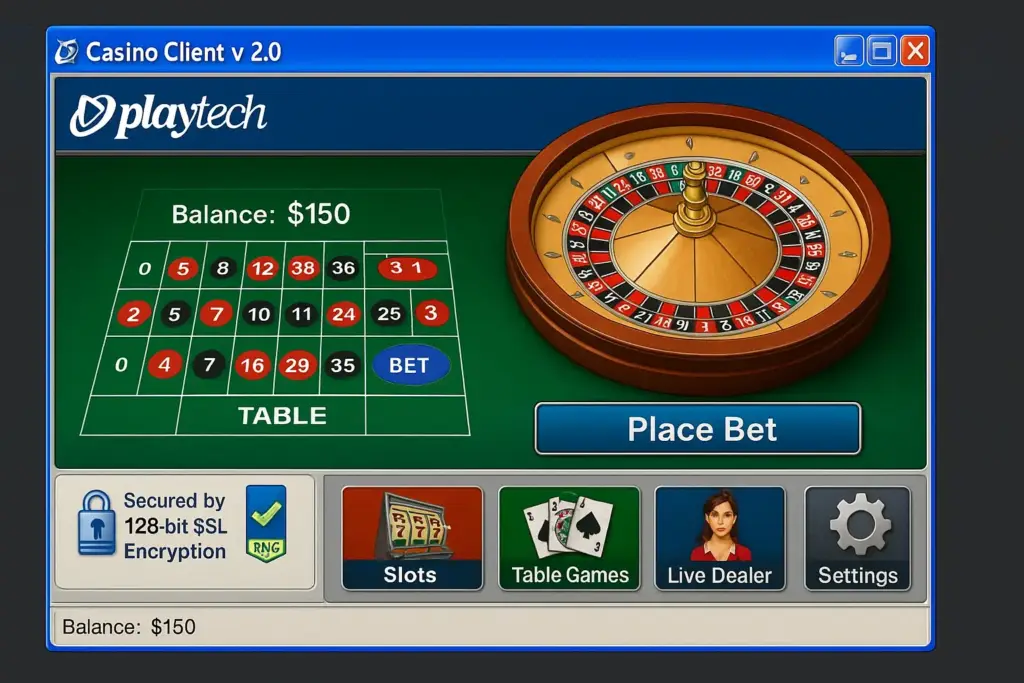Close the Casino Client window
The height and width of the screenshot is (683, 1024).
914,51
